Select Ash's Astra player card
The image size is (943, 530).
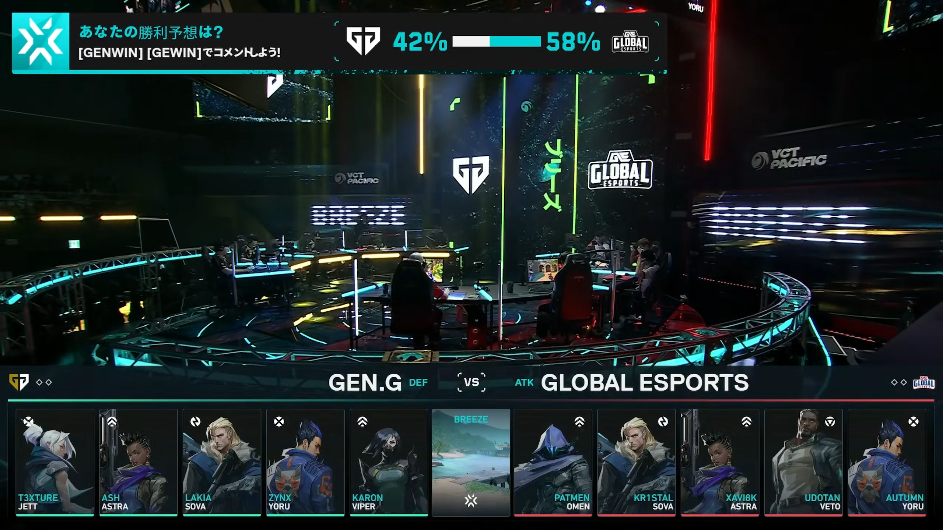point(138,462)
